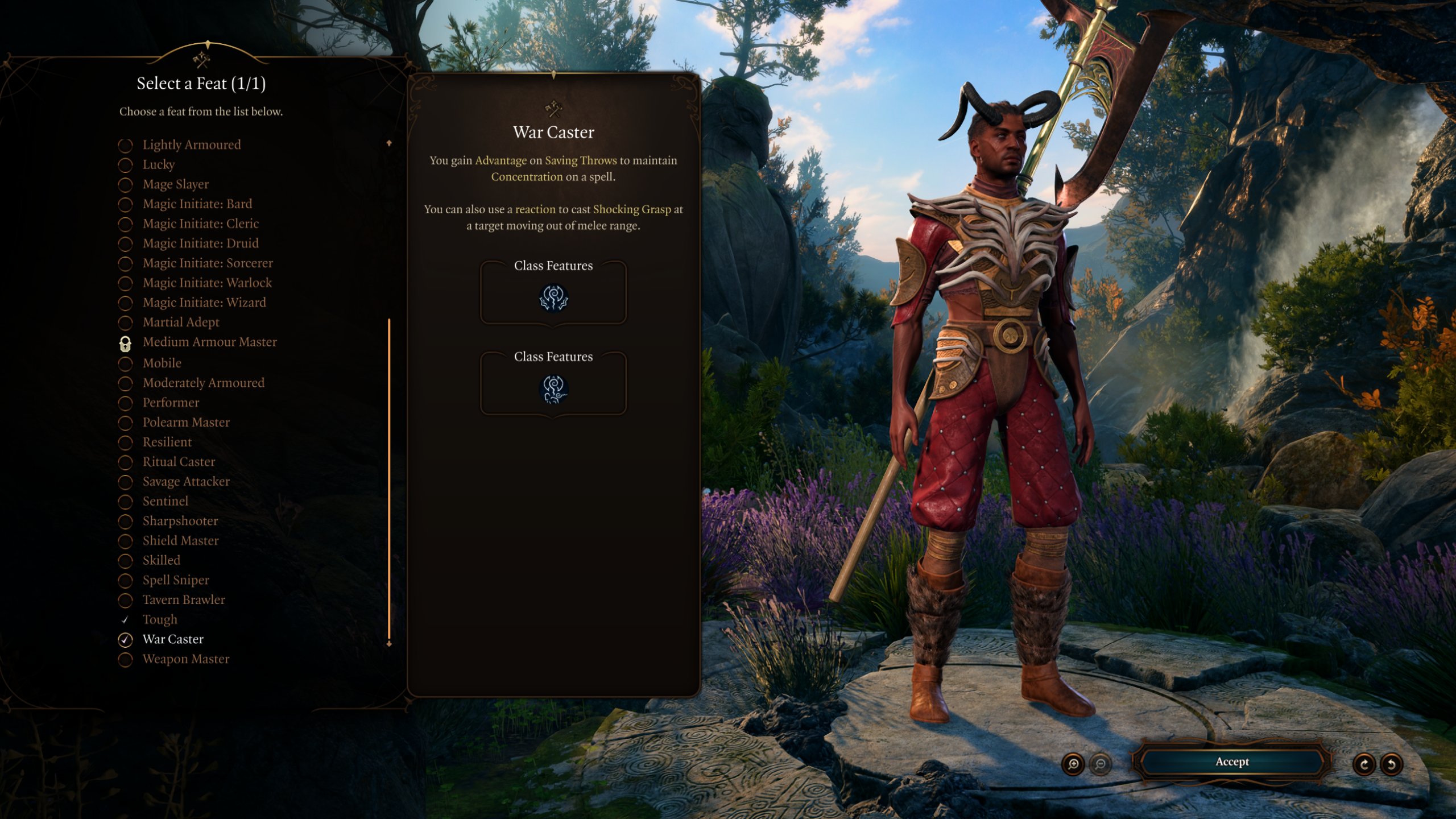Image resolution: width=1456 pixels, height=819 pixels.
Task: Click the locked Medium Armour Master feat
Action: [x=209, y=342]
